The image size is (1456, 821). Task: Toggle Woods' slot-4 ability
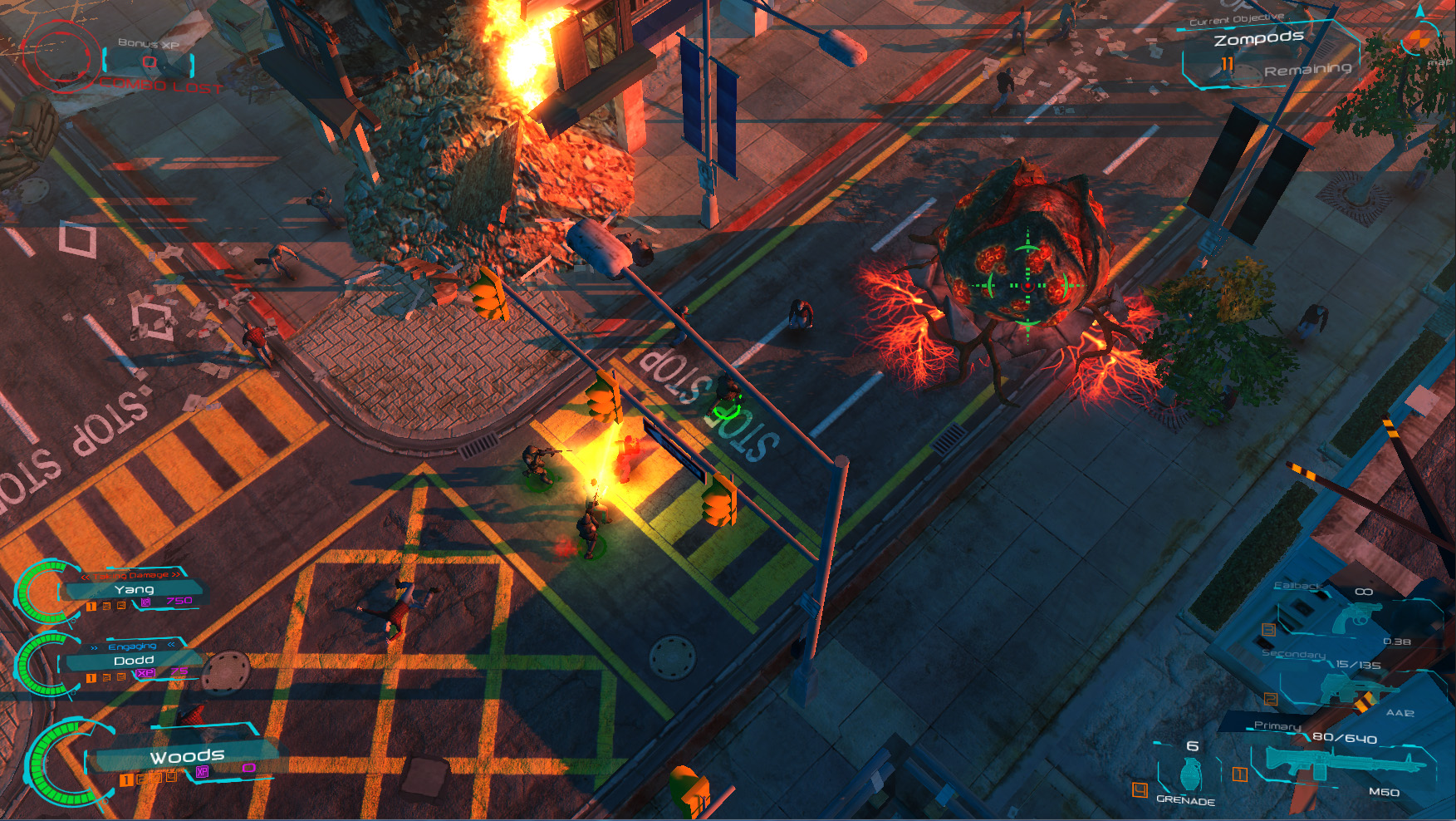[x=171, y=779]
